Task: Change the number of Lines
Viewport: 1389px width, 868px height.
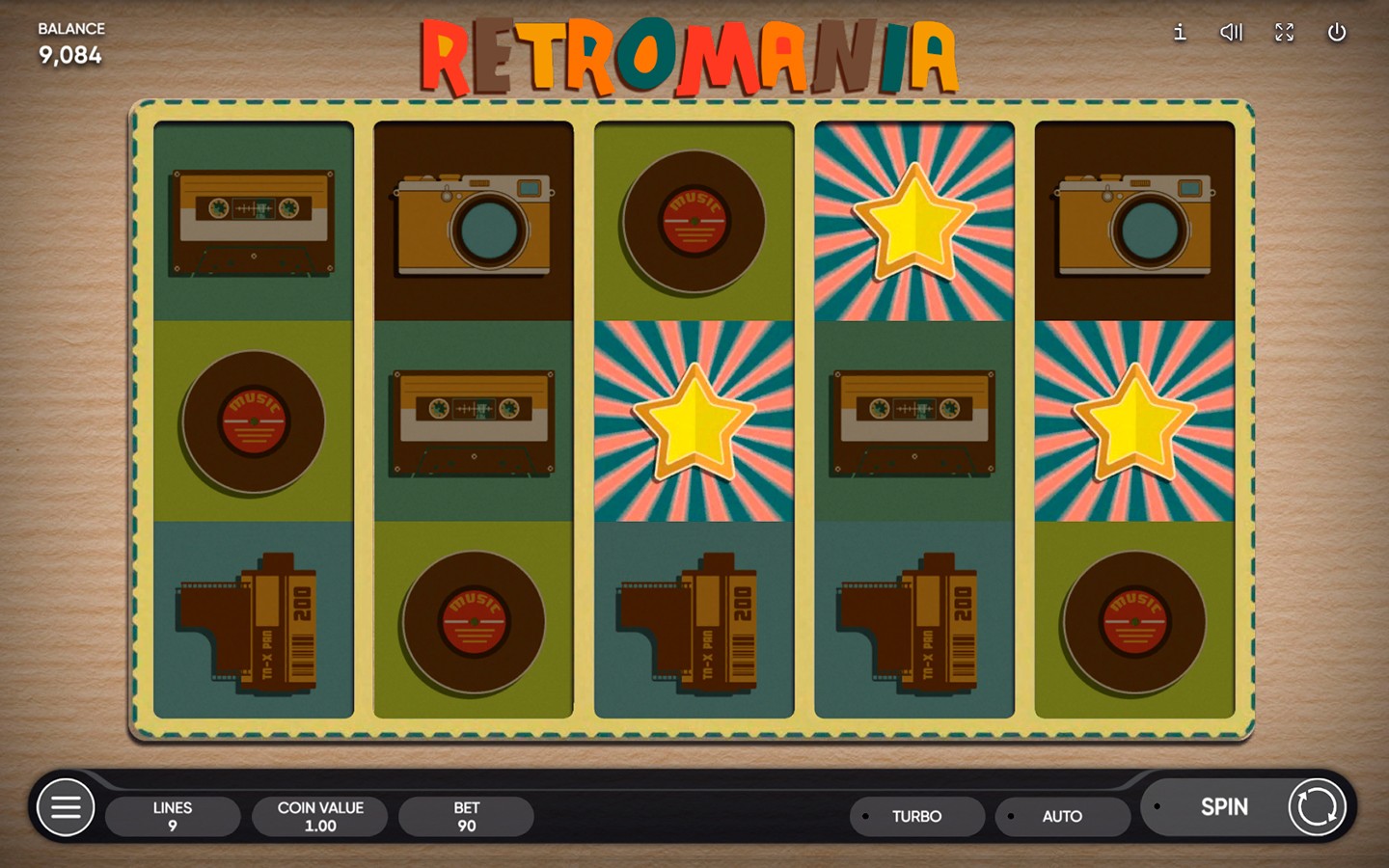Action: tap(173, 816)
